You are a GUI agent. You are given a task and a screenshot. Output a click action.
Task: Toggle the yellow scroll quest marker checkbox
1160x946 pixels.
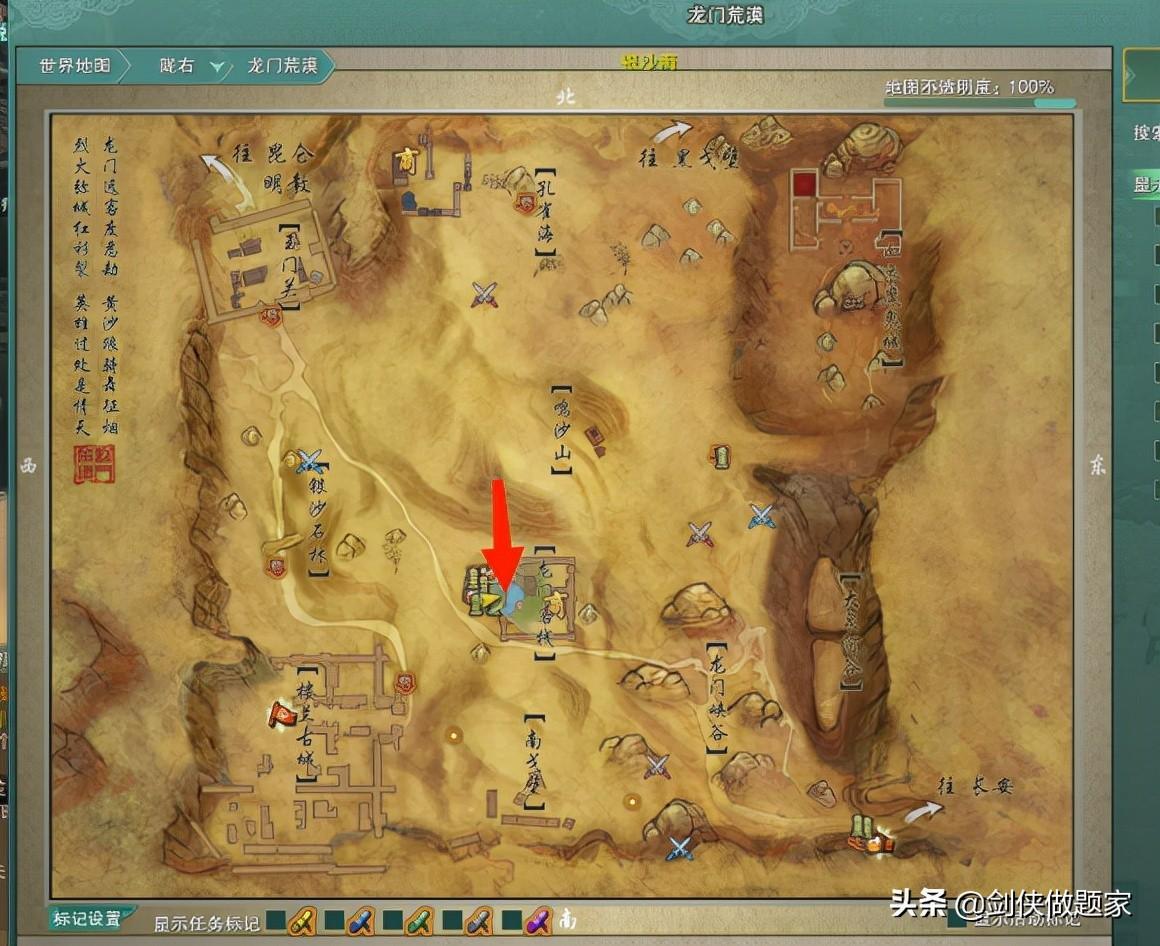(276, 919)
